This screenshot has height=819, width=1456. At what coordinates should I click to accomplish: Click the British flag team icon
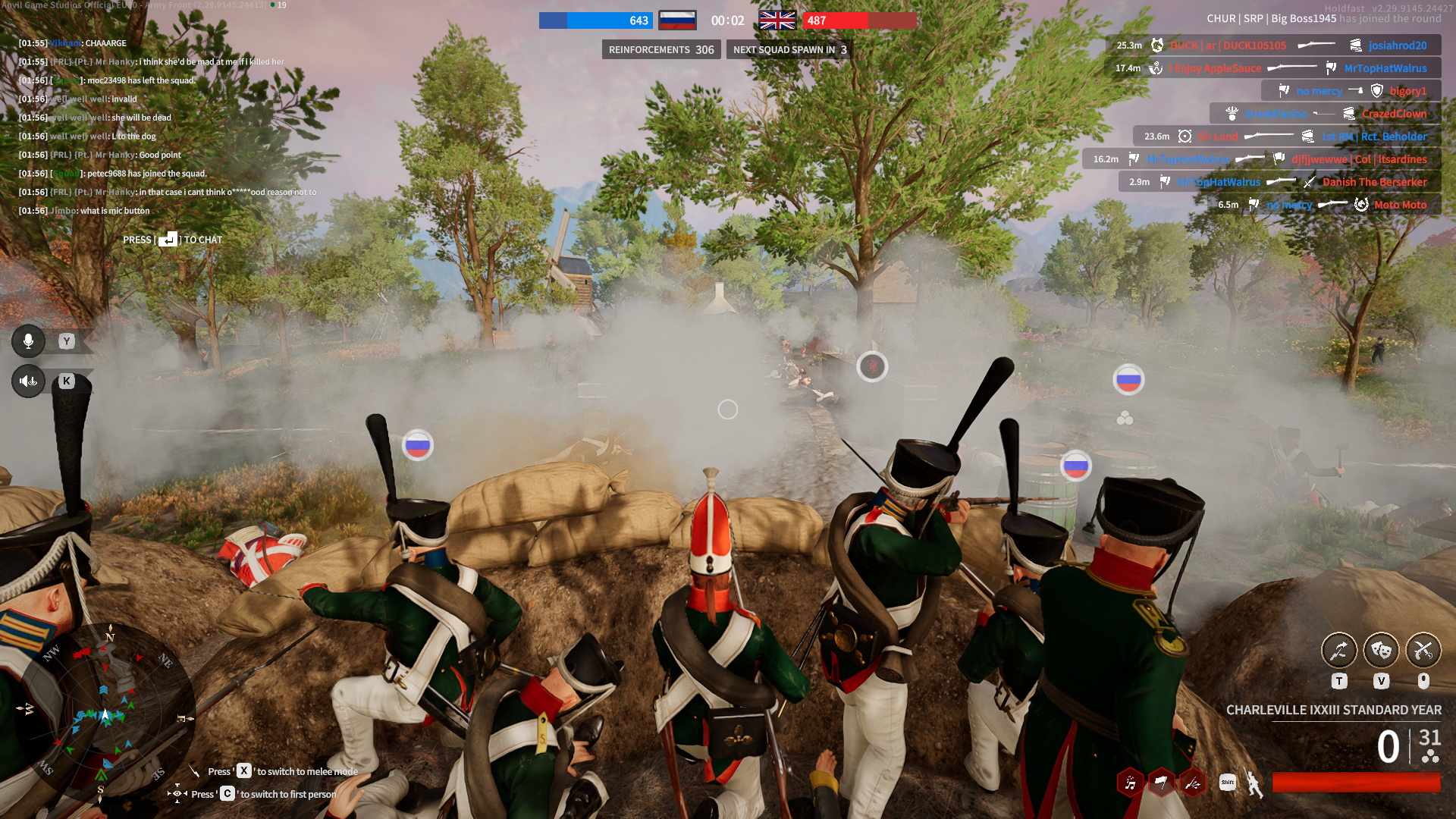click(x=777, y=20)
